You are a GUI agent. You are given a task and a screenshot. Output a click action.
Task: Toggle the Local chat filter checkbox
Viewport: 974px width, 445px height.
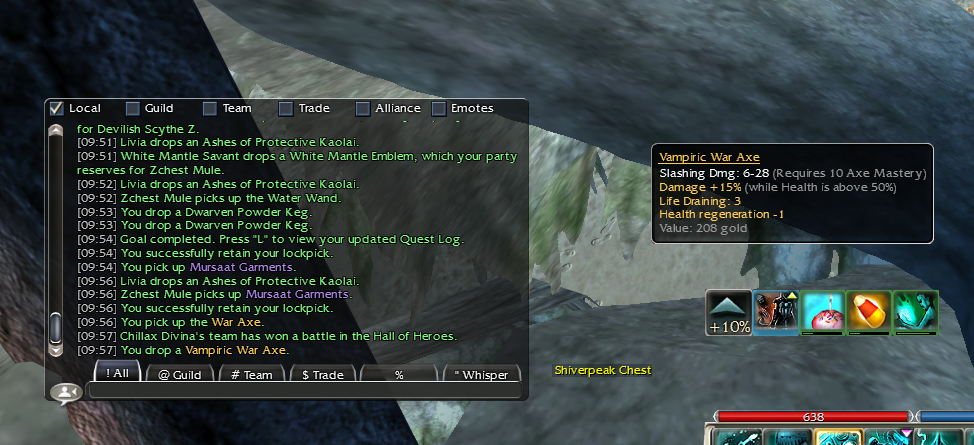(x=57, y=108)
